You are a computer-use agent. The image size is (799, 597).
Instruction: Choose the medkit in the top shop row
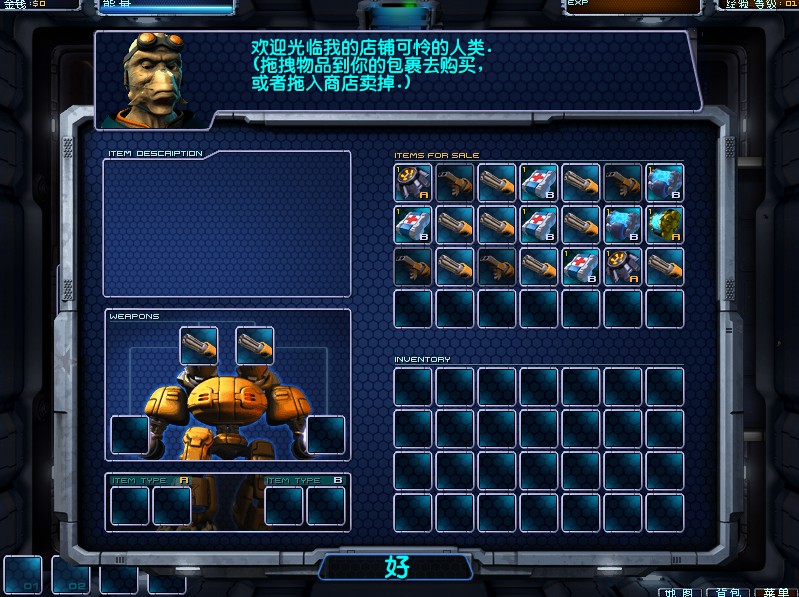point(538,183)
